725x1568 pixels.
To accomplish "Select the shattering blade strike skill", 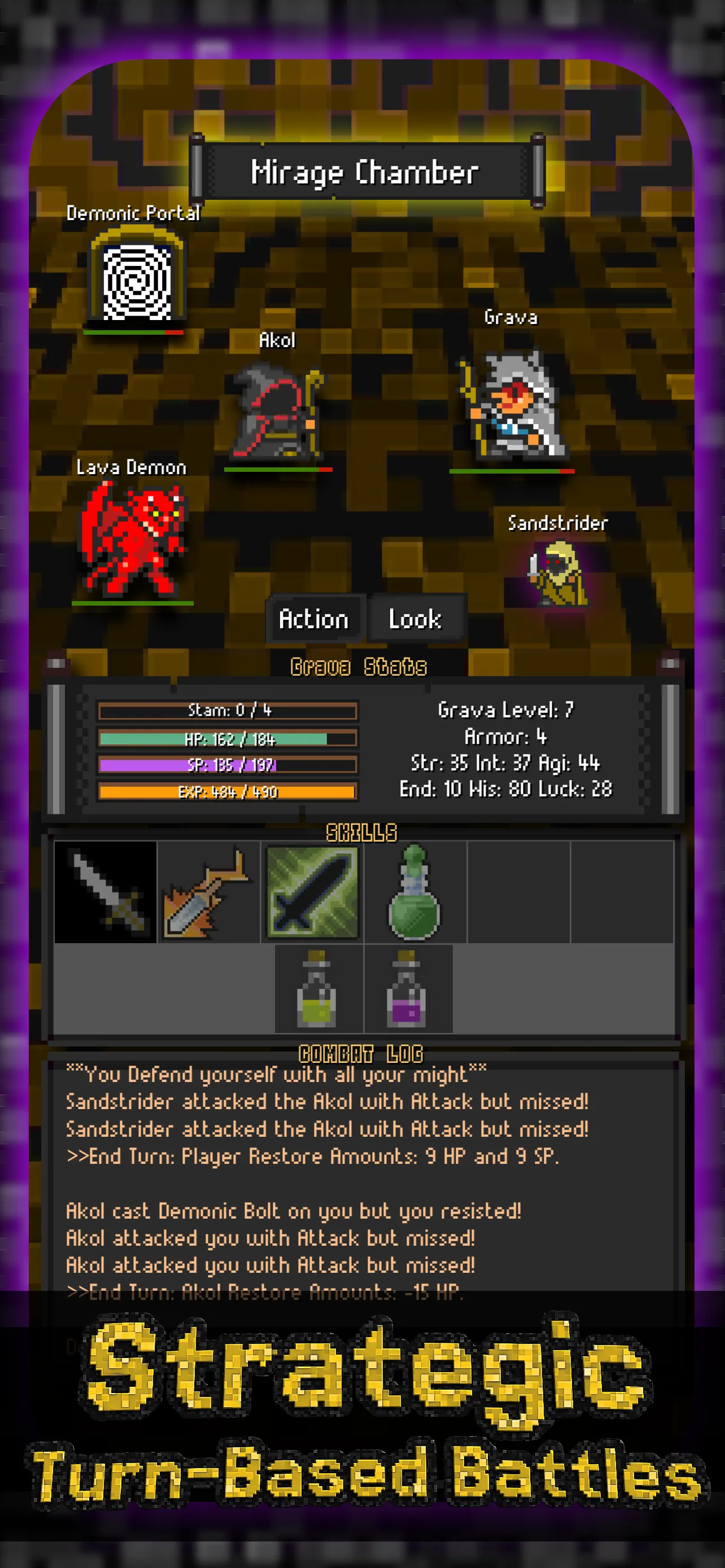I will click(208, 892).
